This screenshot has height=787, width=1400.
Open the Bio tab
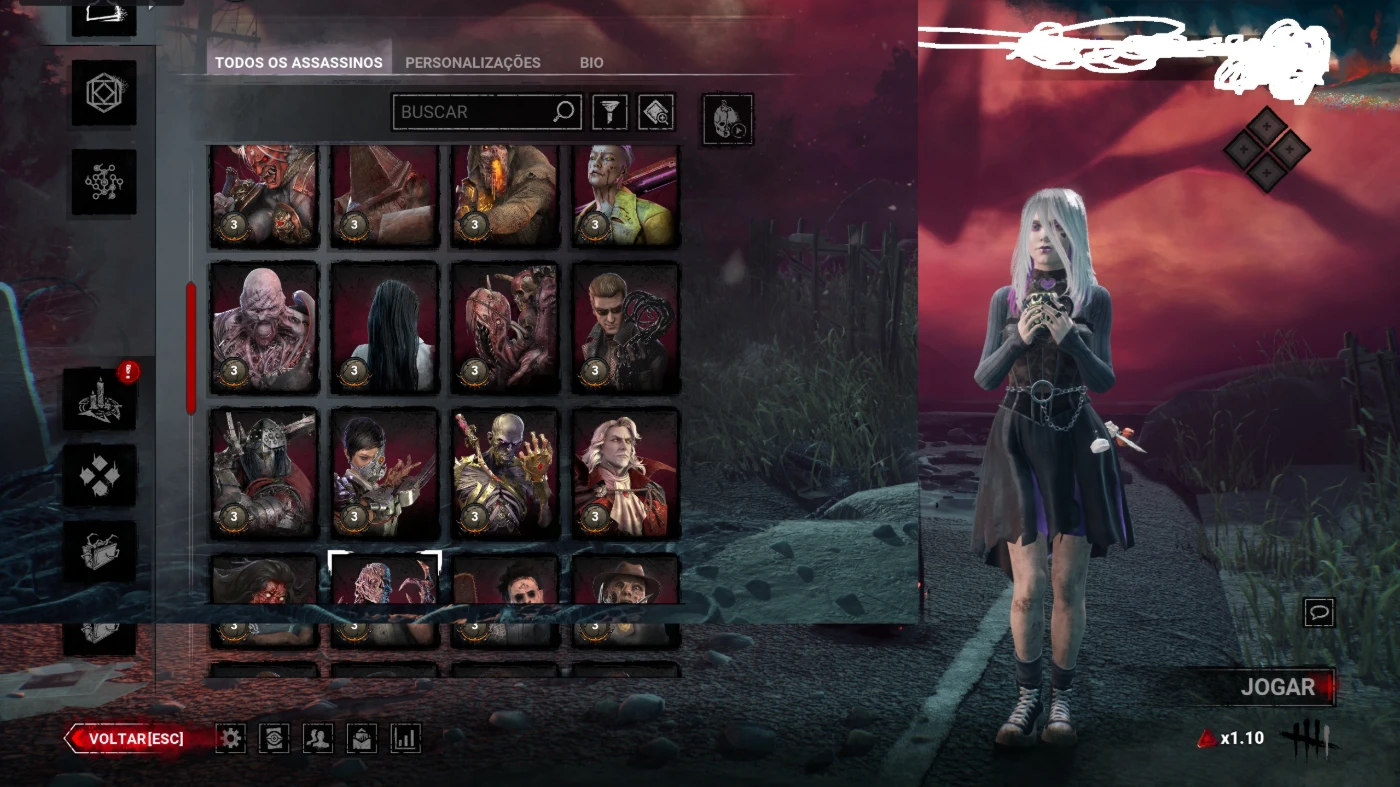(x=591, y=62)
